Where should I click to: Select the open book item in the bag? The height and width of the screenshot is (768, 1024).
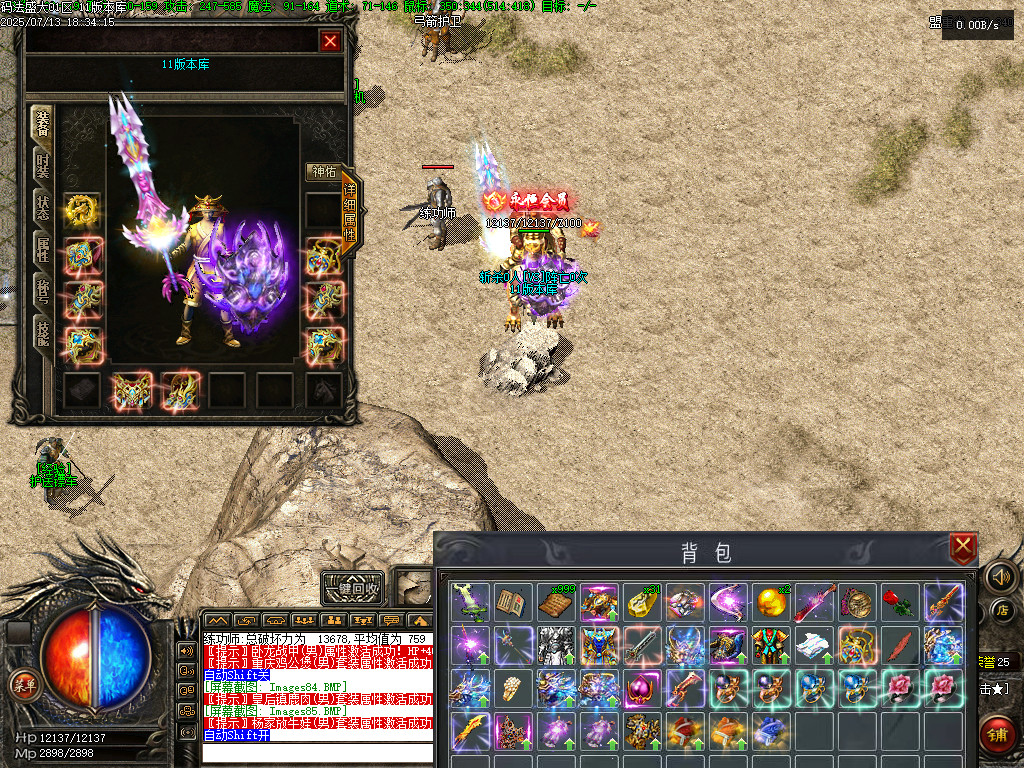point(512,602)
